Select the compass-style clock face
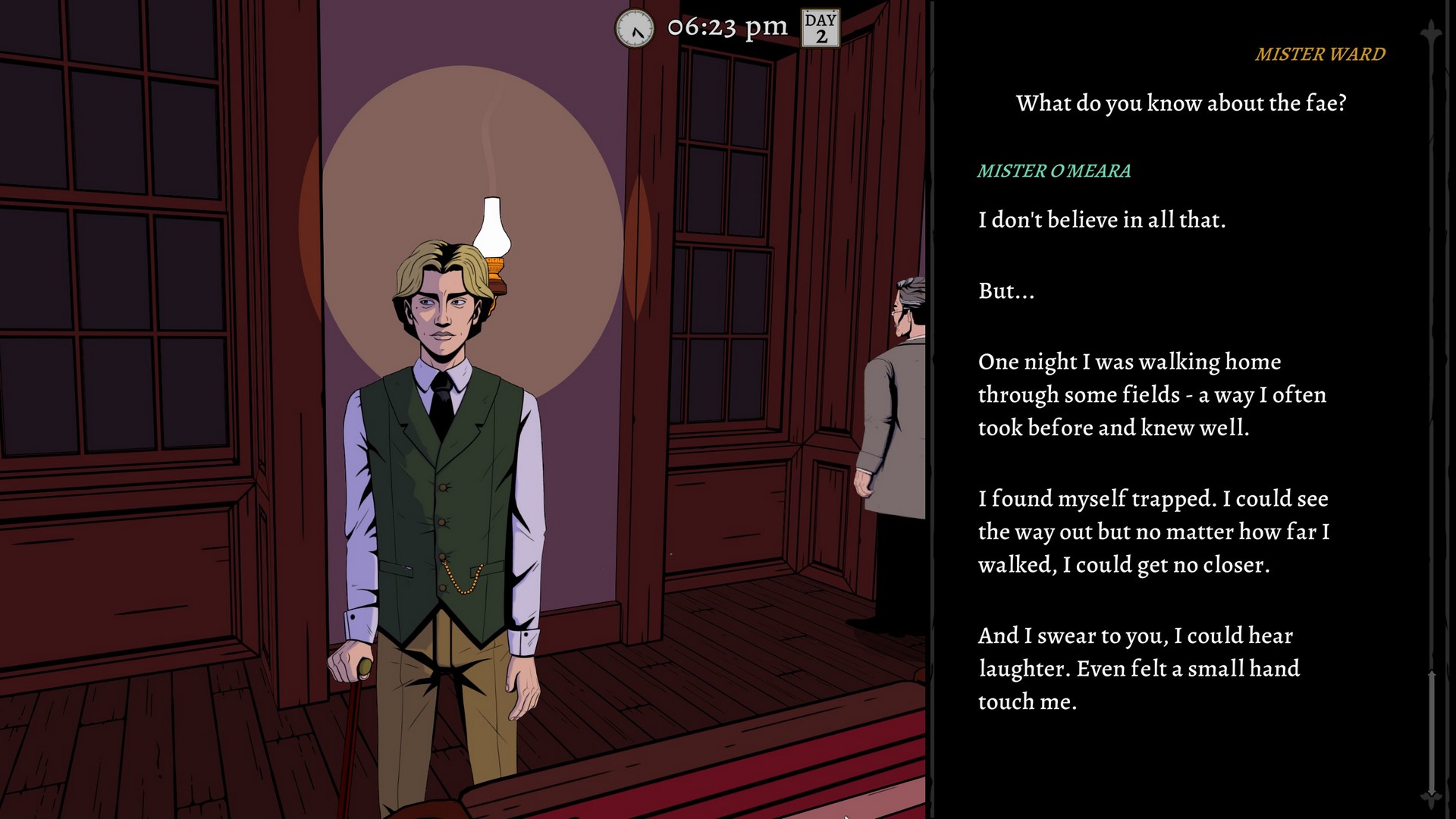 (x=634, y=29)
